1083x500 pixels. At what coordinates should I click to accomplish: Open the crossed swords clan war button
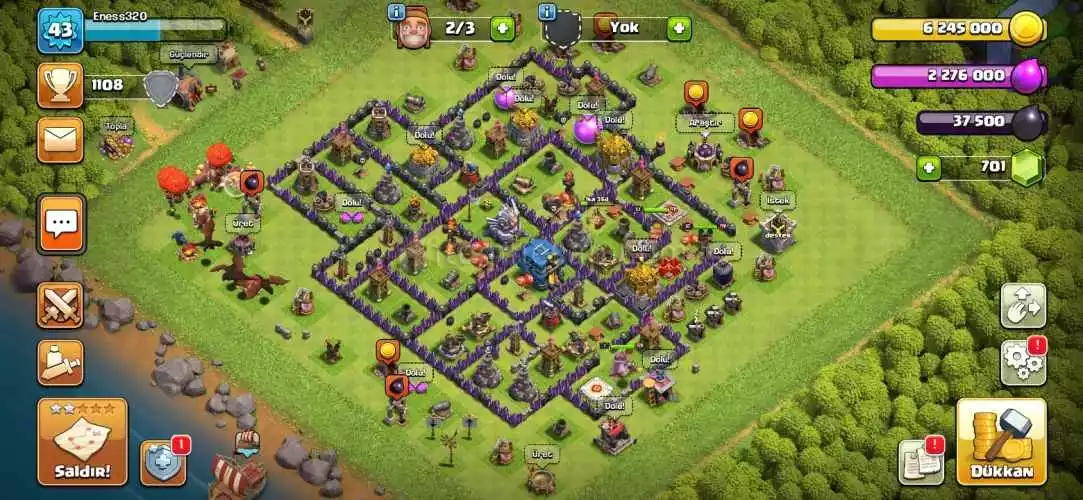pyautogui.click(x=60, y=305)
